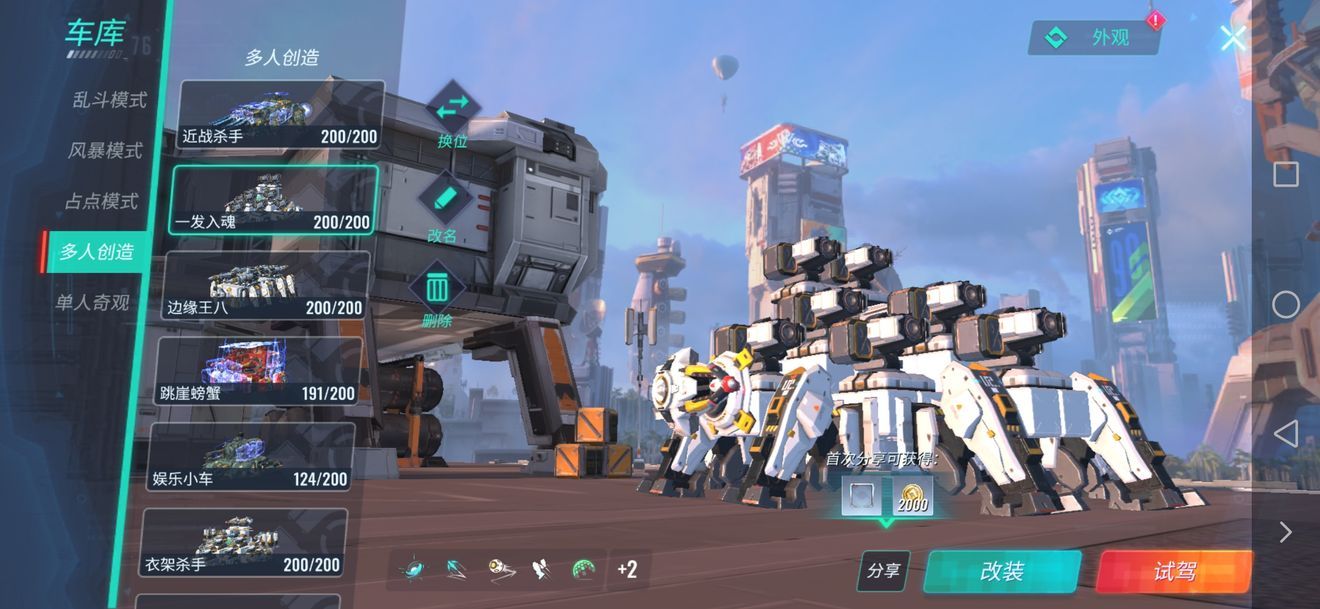Select the 近战杀手 vehicle card

(x=281, y=115)
